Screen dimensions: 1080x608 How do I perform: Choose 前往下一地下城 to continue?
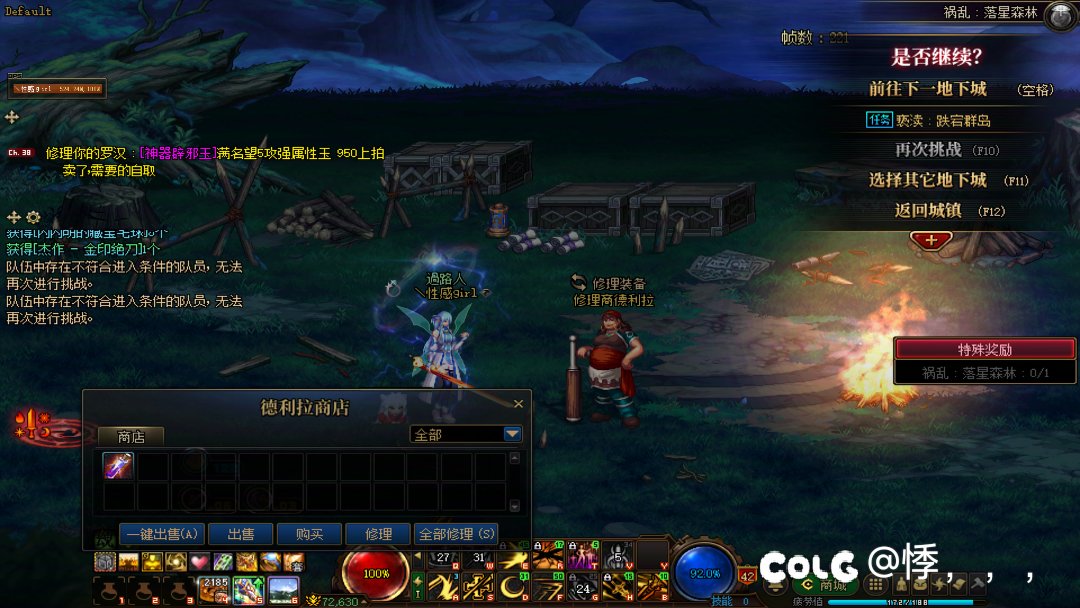(927, 89)
